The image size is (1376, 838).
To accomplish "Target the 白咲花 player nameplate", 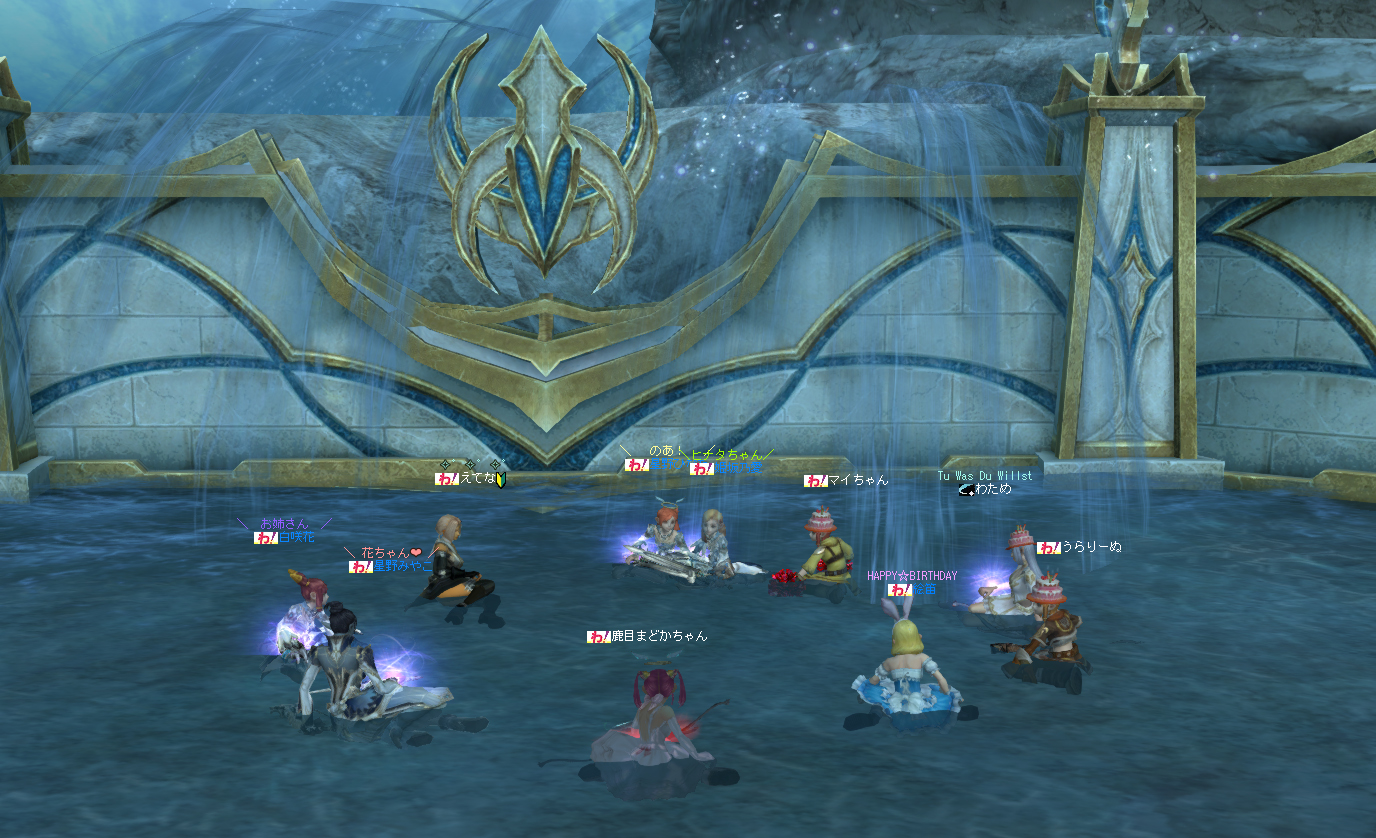I will coord(295,537).
